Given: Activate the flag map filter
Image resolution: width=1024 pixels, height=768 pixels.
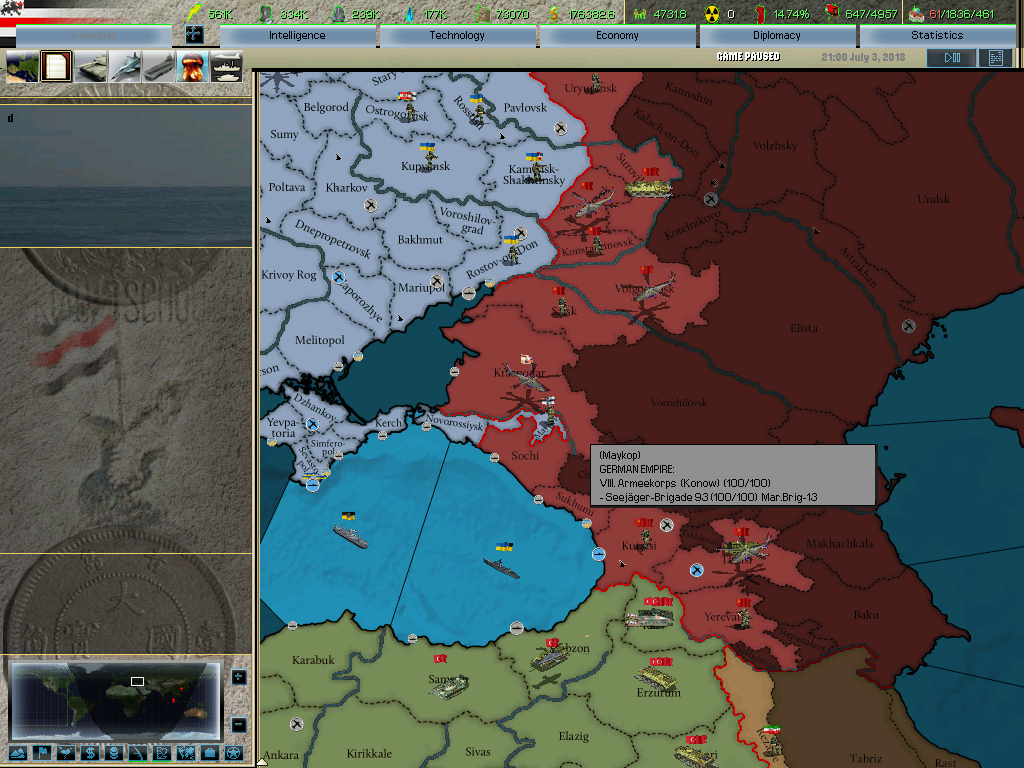Looking at the screenshot, I should (42, 753).
